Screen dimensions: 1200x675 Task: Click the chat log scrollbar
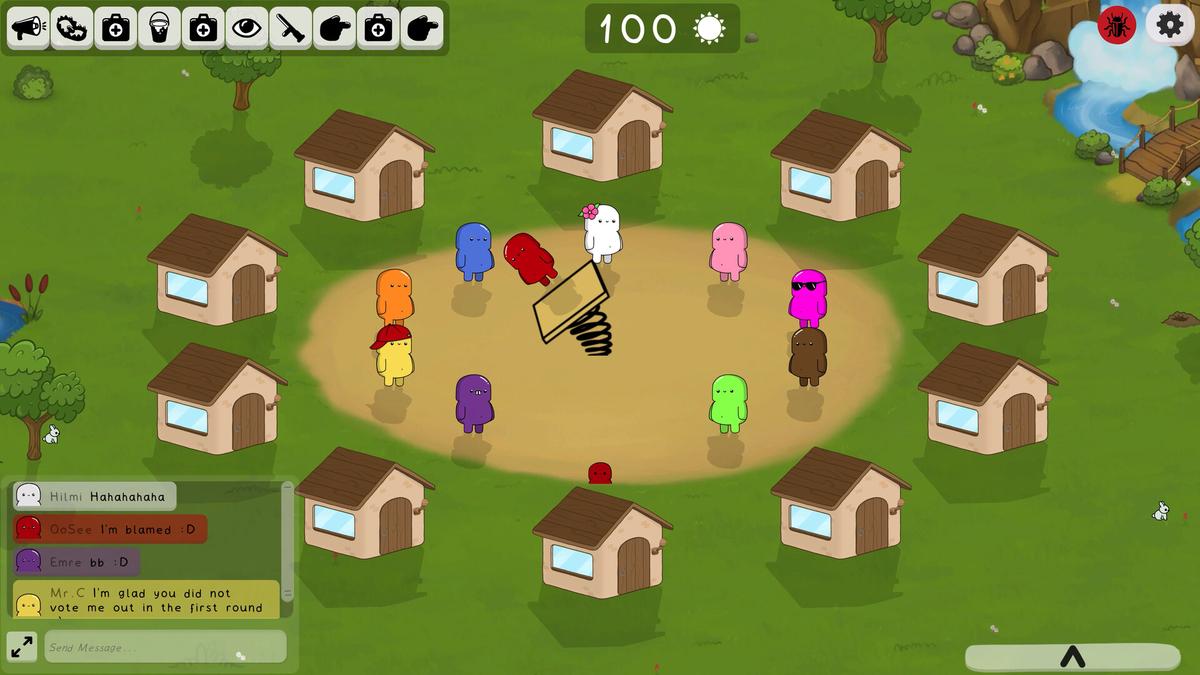[x=288, y=545]
